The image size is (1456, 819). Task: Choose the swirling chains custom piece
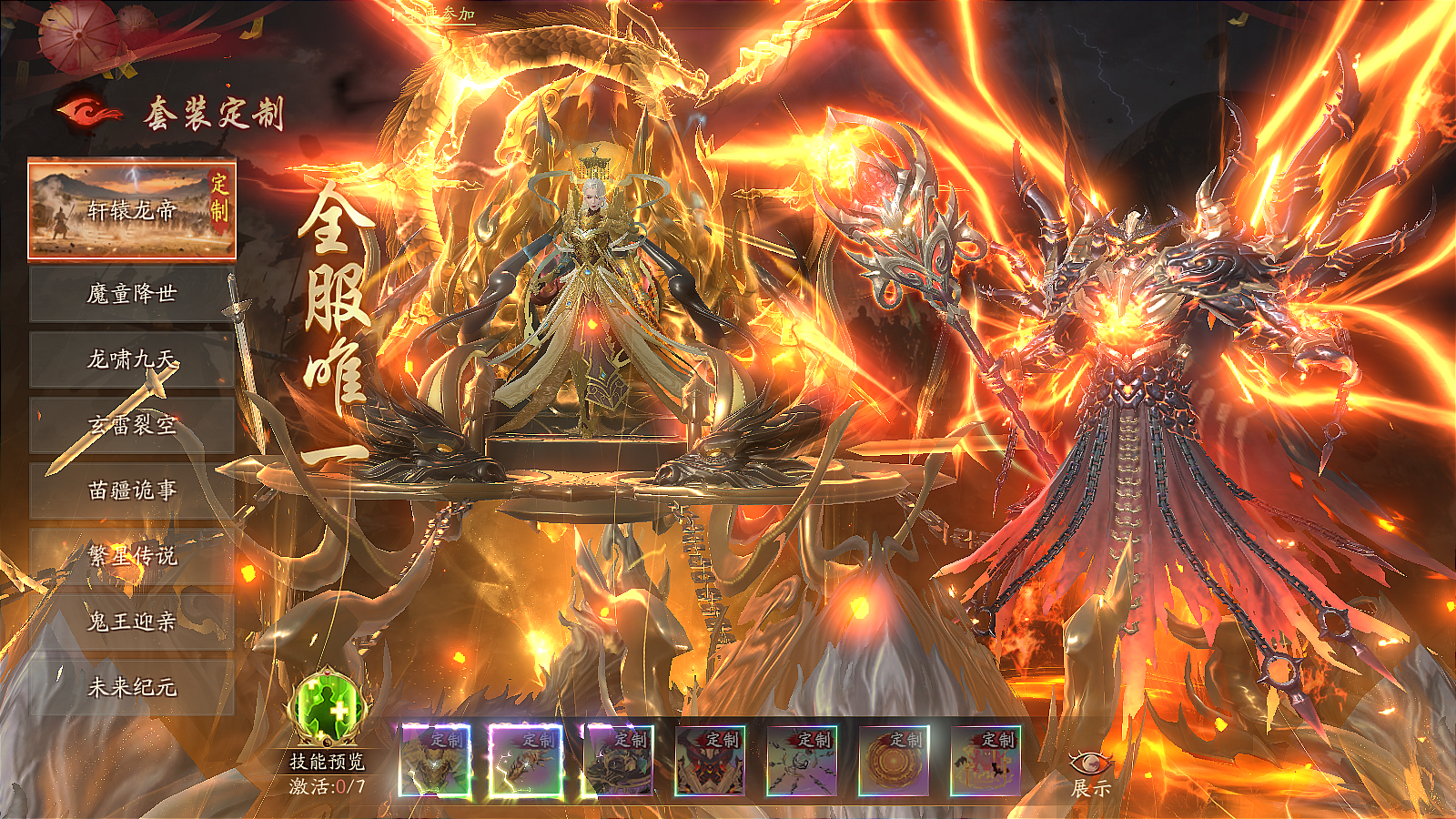tap(802, 761)
